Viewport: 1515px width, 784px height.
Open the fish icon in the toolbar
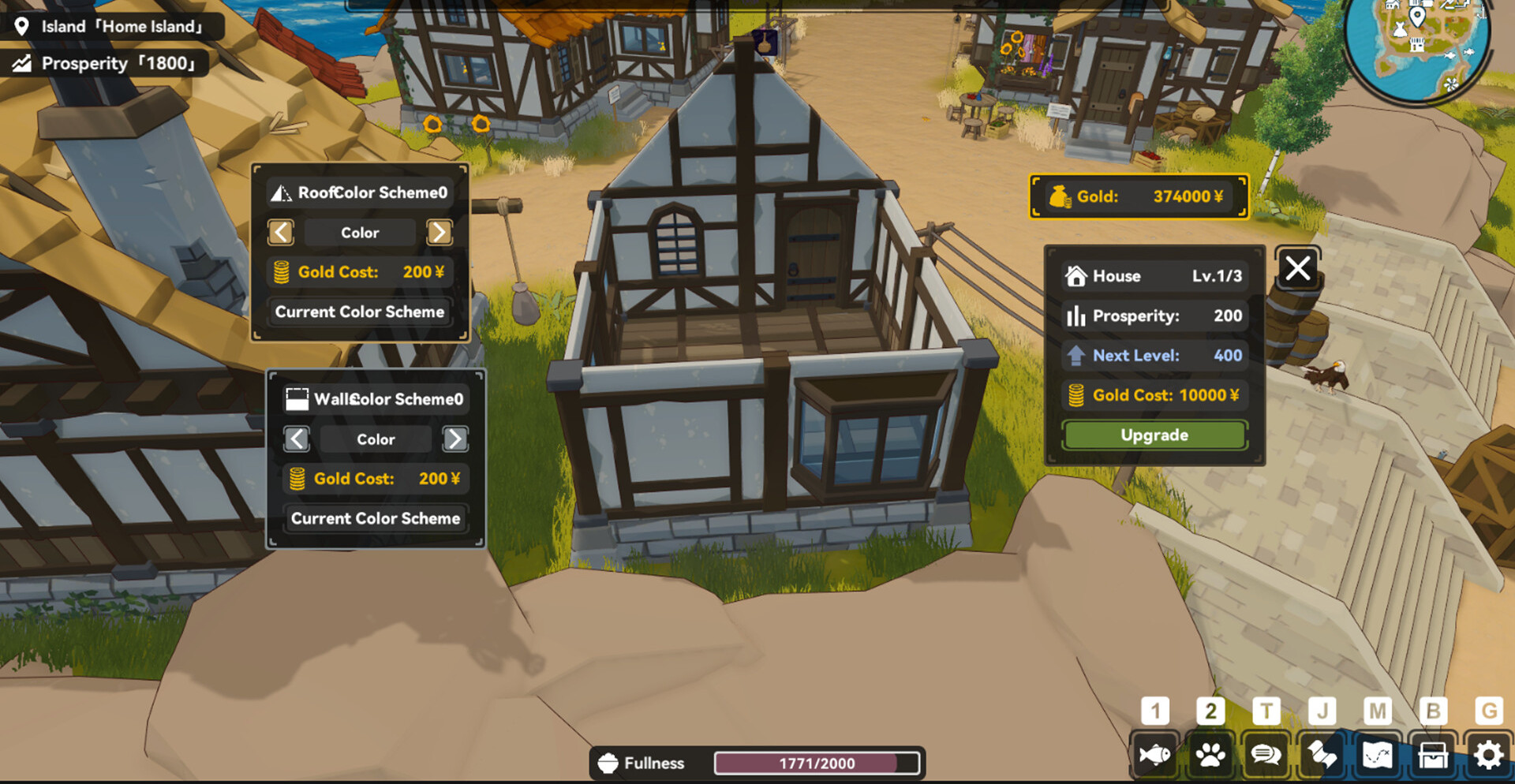1154,756
